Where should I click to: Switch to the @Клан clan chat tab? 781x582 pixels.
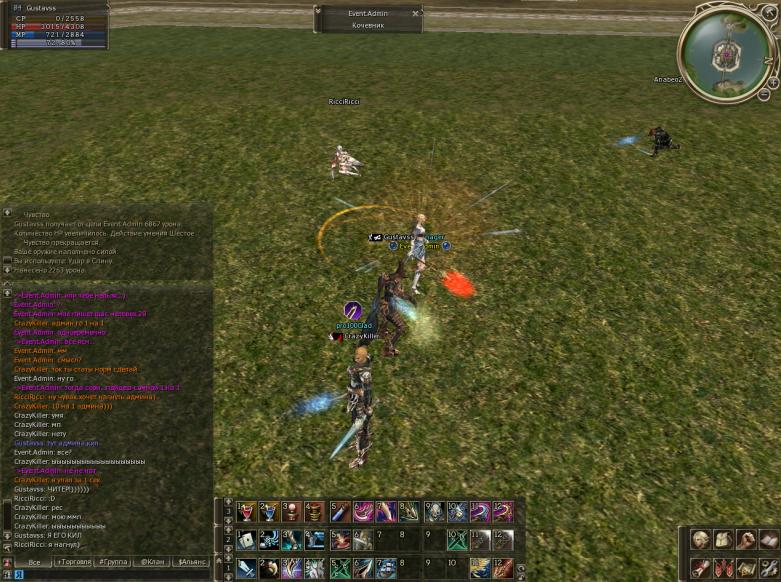(151, 563)
